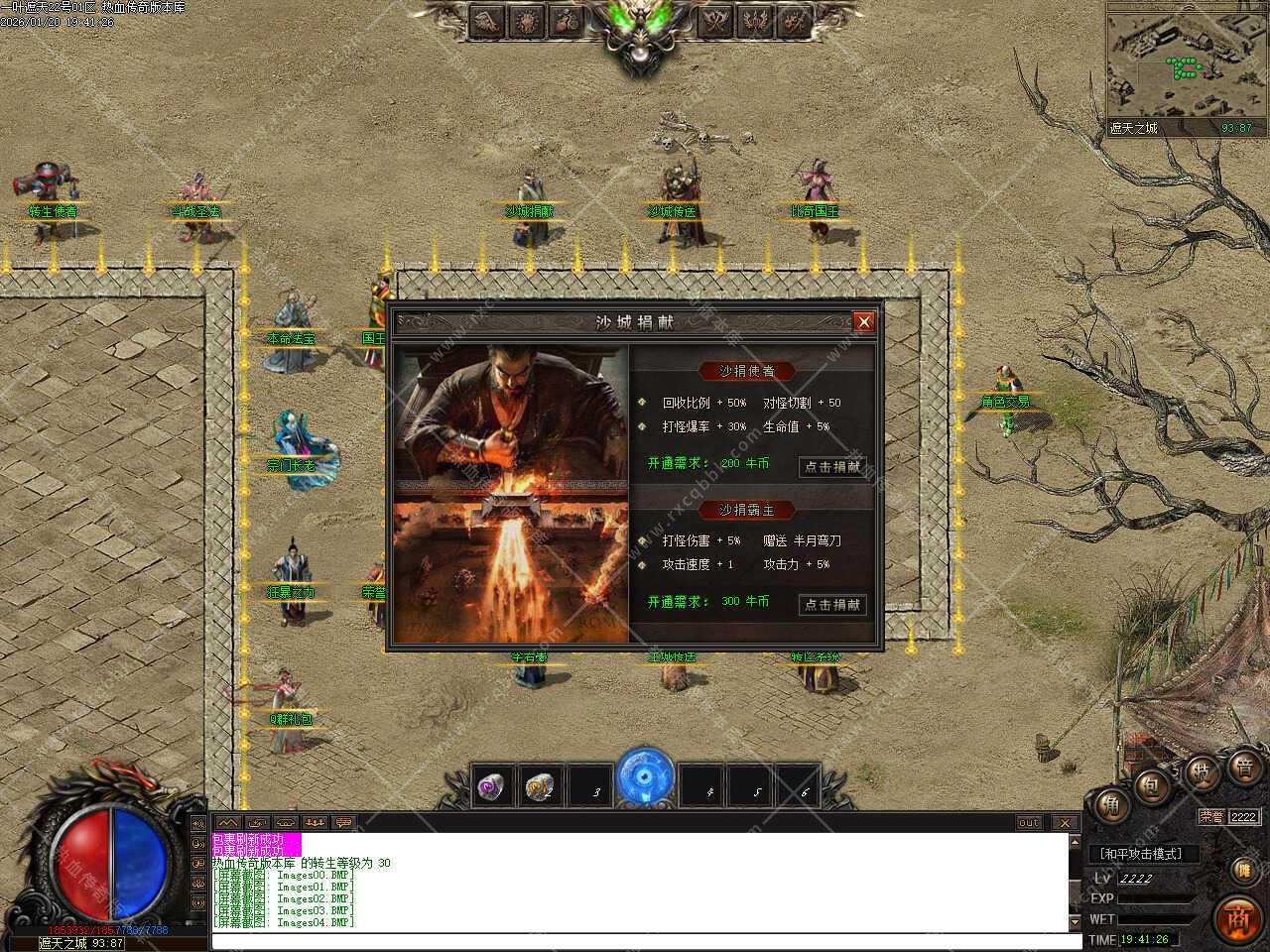The width and height of the screenshot is (1270, 952).
Task: Use the golden stone in the second hotbar slot
Action: (542, 786)
